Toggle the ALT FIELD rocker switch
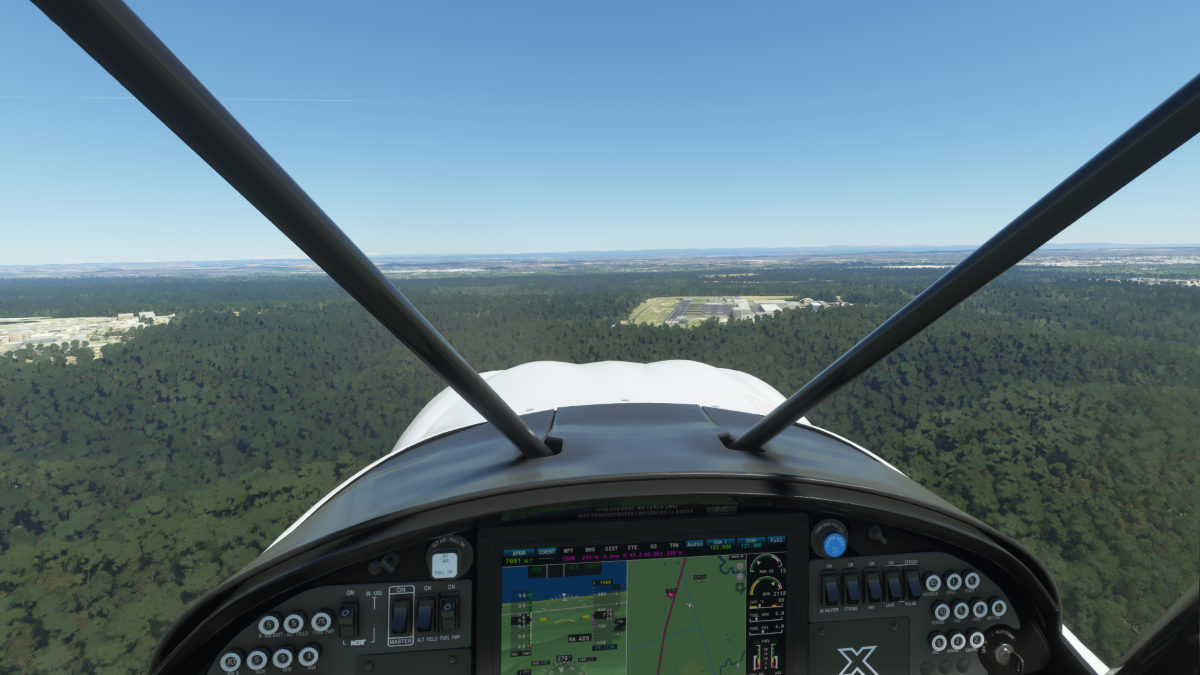 point(425,614)
